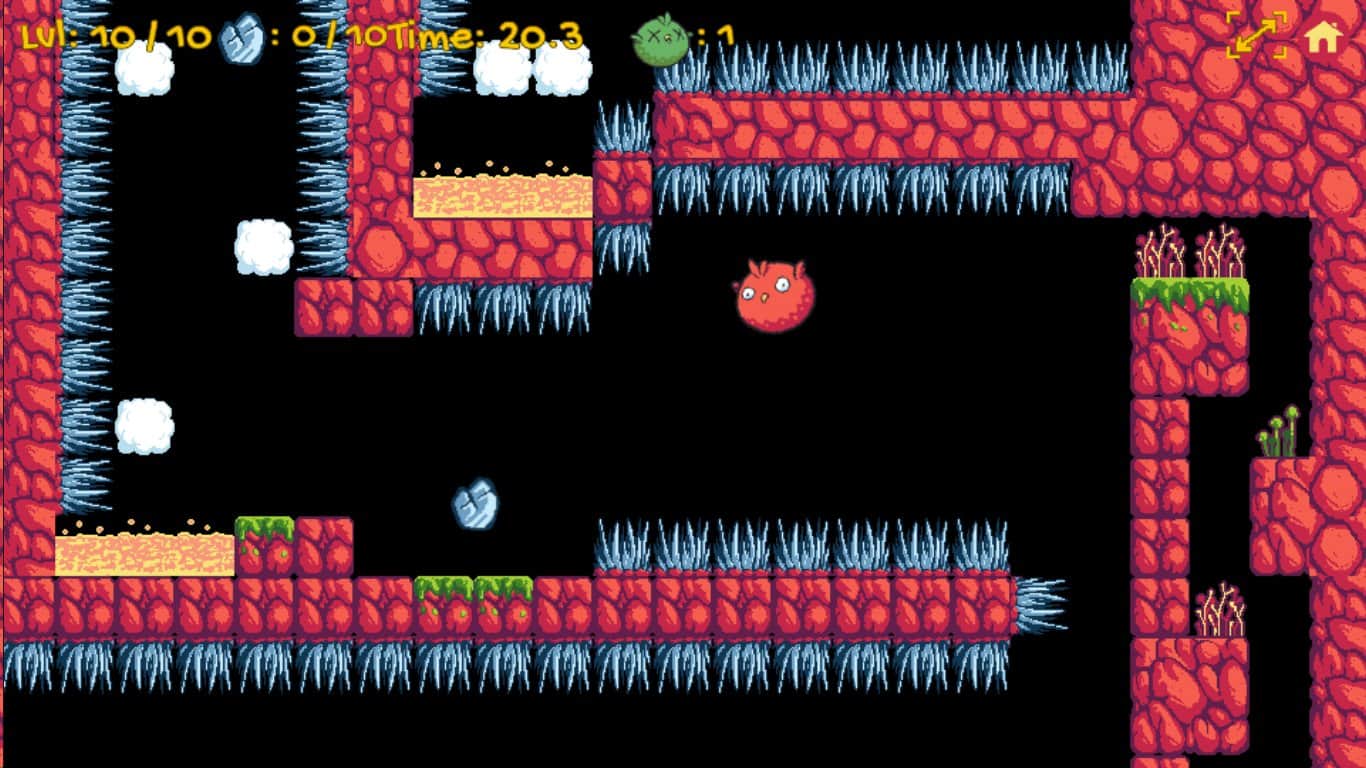Toggle fullscreen mode with the arrows icon
This screenshot has height=768, width=1366.
tap(1255, 36)
